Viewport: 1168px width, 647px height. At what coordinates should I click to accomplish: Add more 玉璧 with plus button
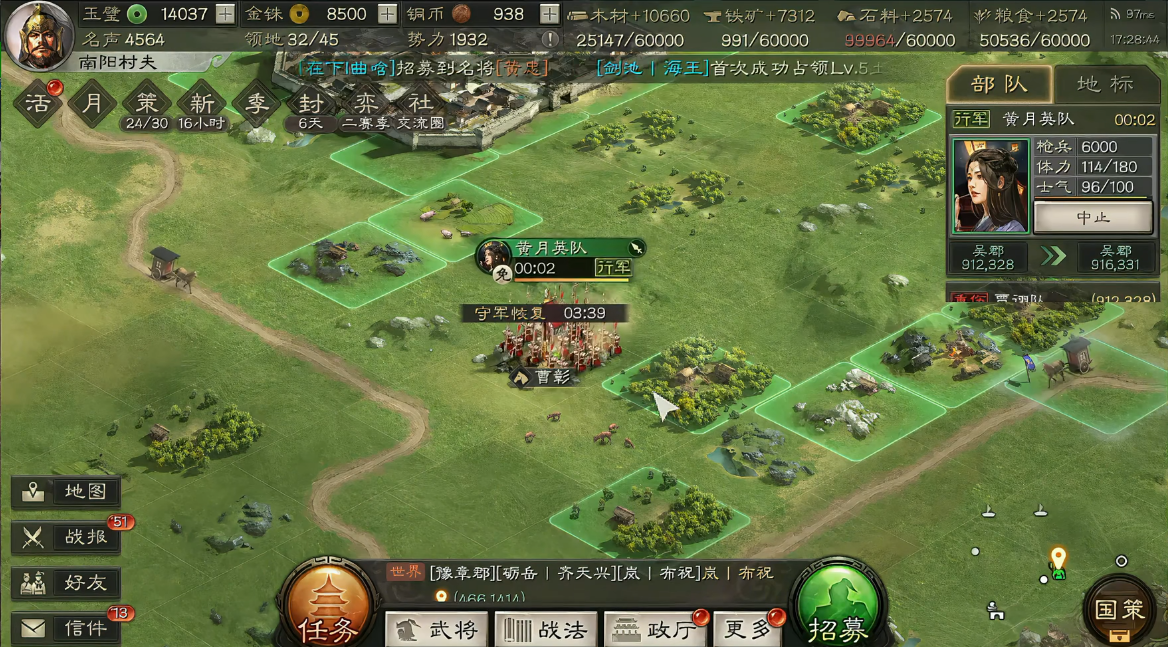click(226, 14)
